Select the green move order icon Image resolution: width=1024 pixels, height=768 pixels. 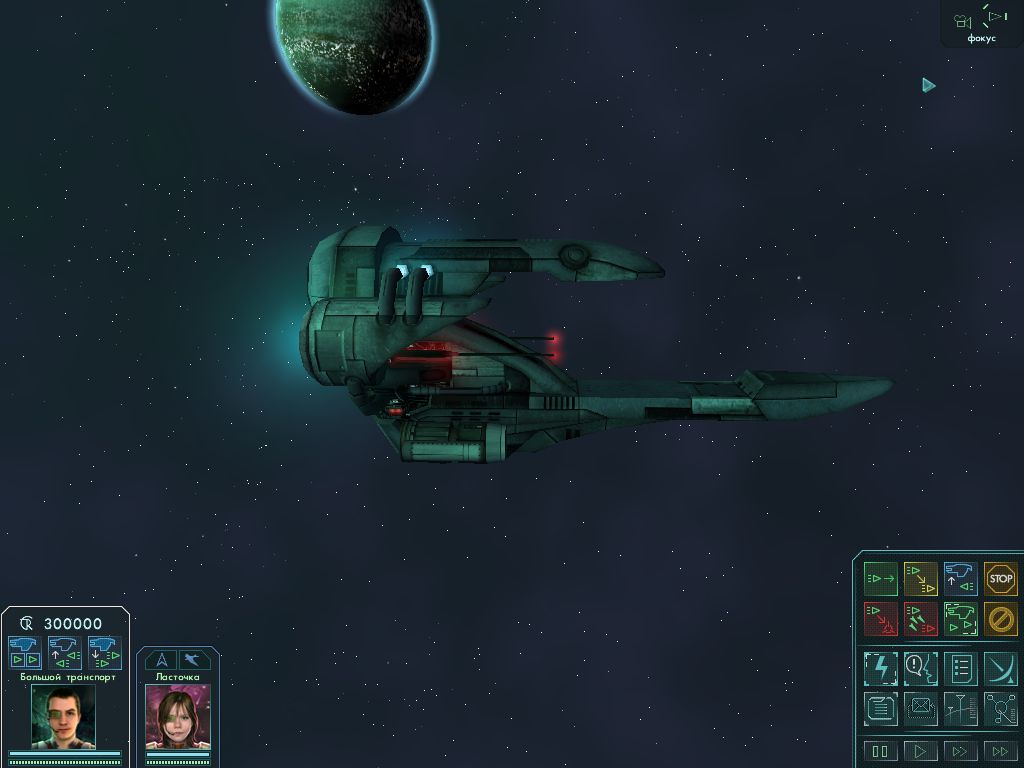(x=880, y=578)
